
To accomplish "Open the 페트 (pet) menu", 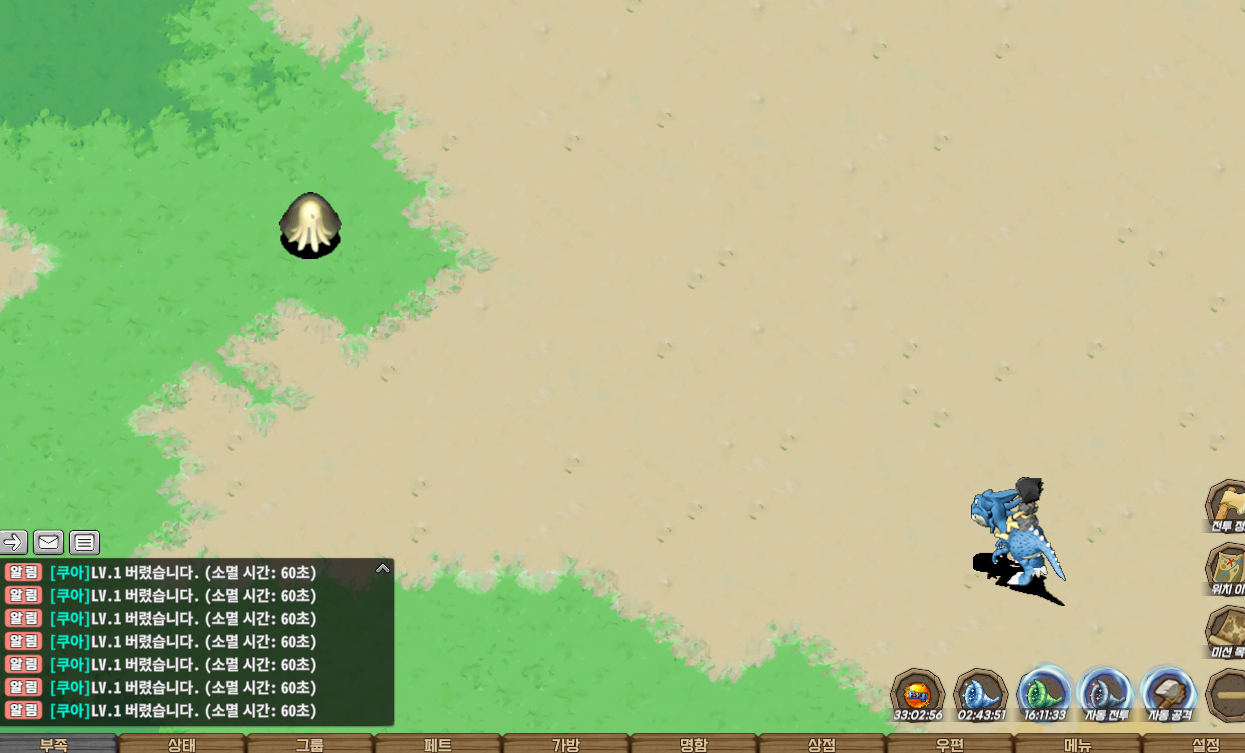I will (438, 744).
